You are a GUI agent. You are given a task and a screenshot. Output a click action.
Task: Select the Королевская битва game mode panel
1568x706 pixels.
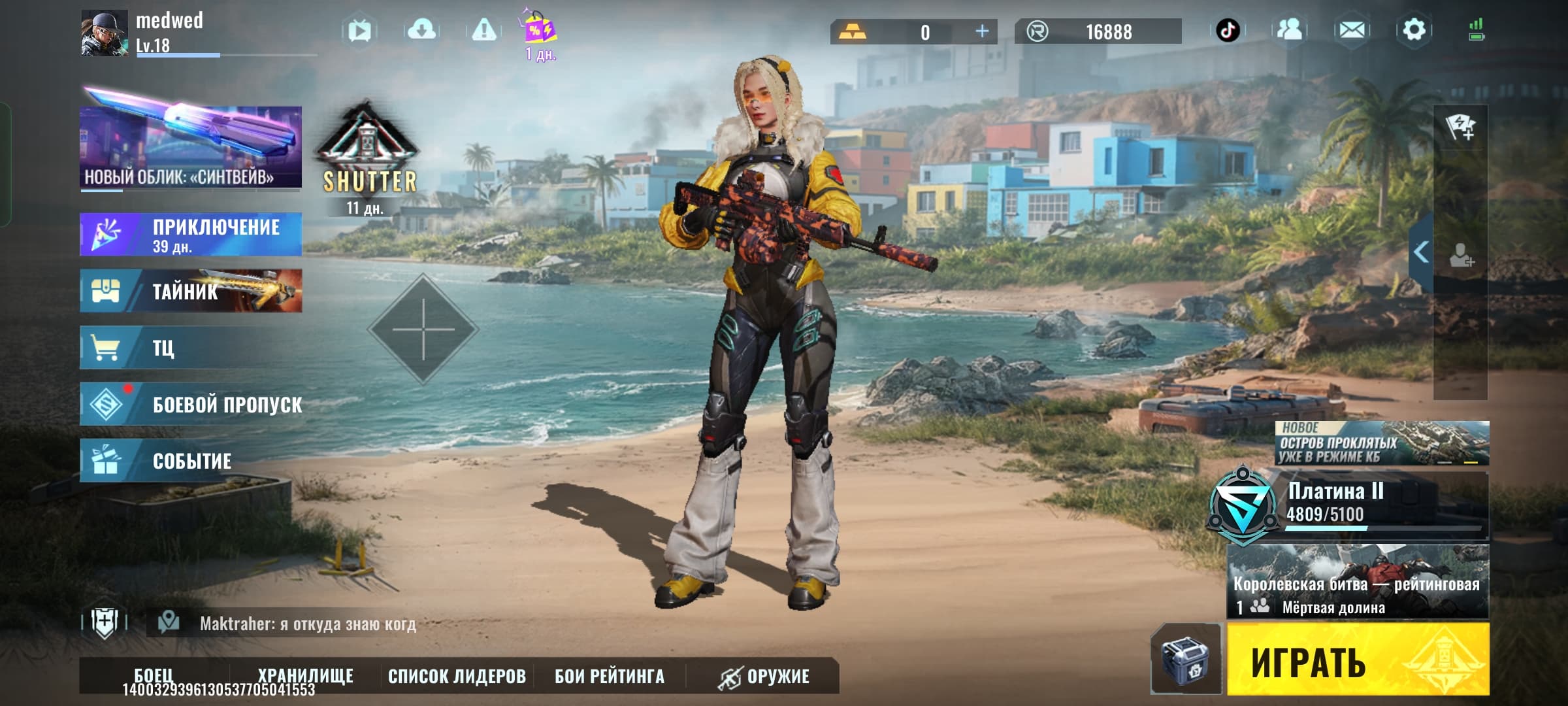tap(1357, 582)
